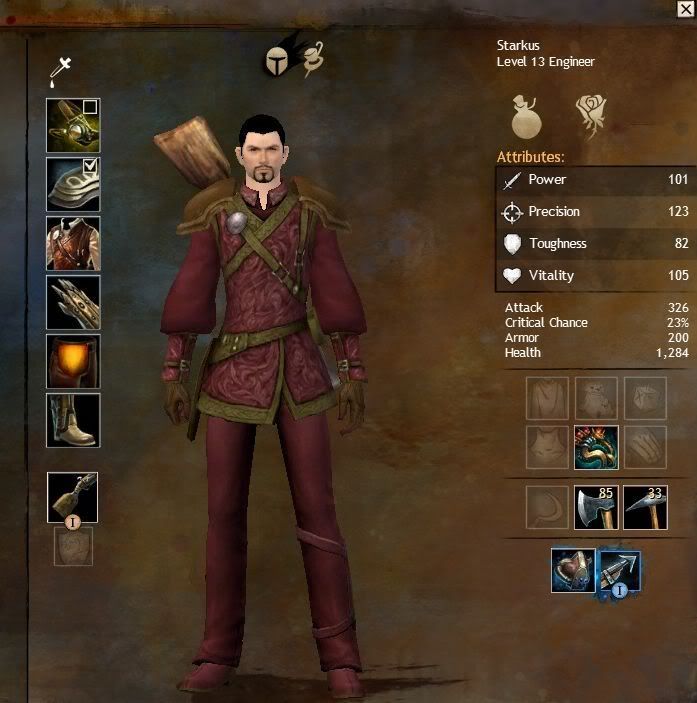Select the shoulder armor slot
Image resolution: width=697 pixels, height=703 pixels.
(x=72, y=184)
